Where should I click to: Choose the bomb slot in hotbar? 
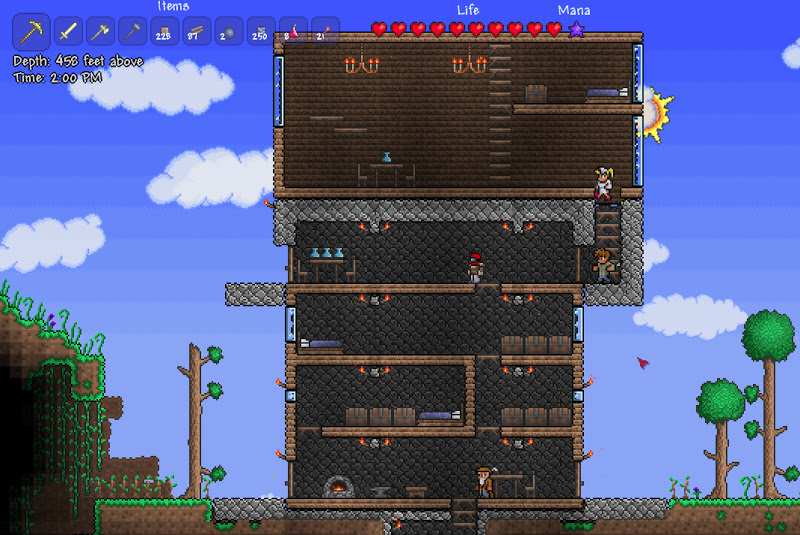coord(229,32)
